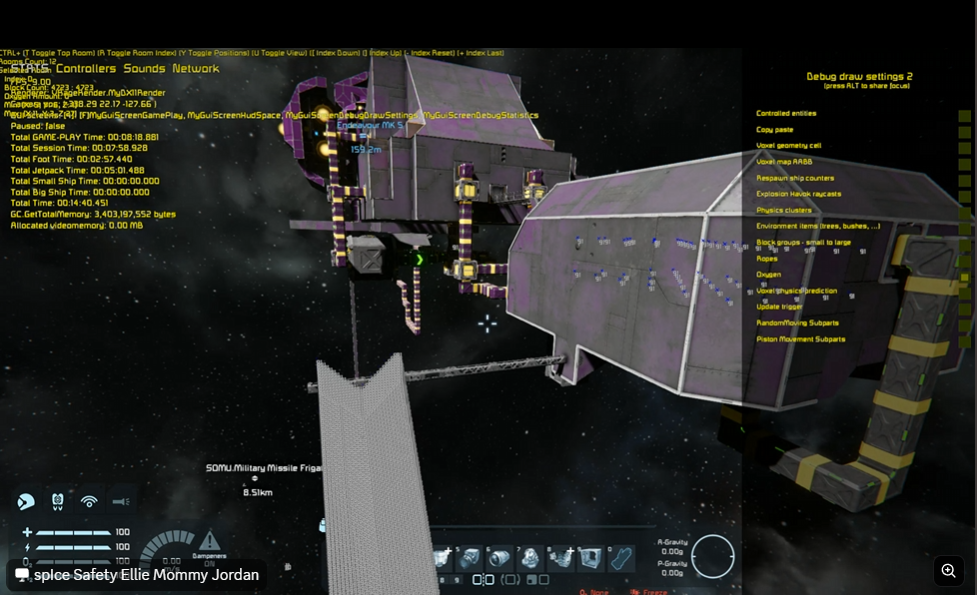Enable Respawn ship counters checkbox

pyautogui.click(x=964, y=179)
